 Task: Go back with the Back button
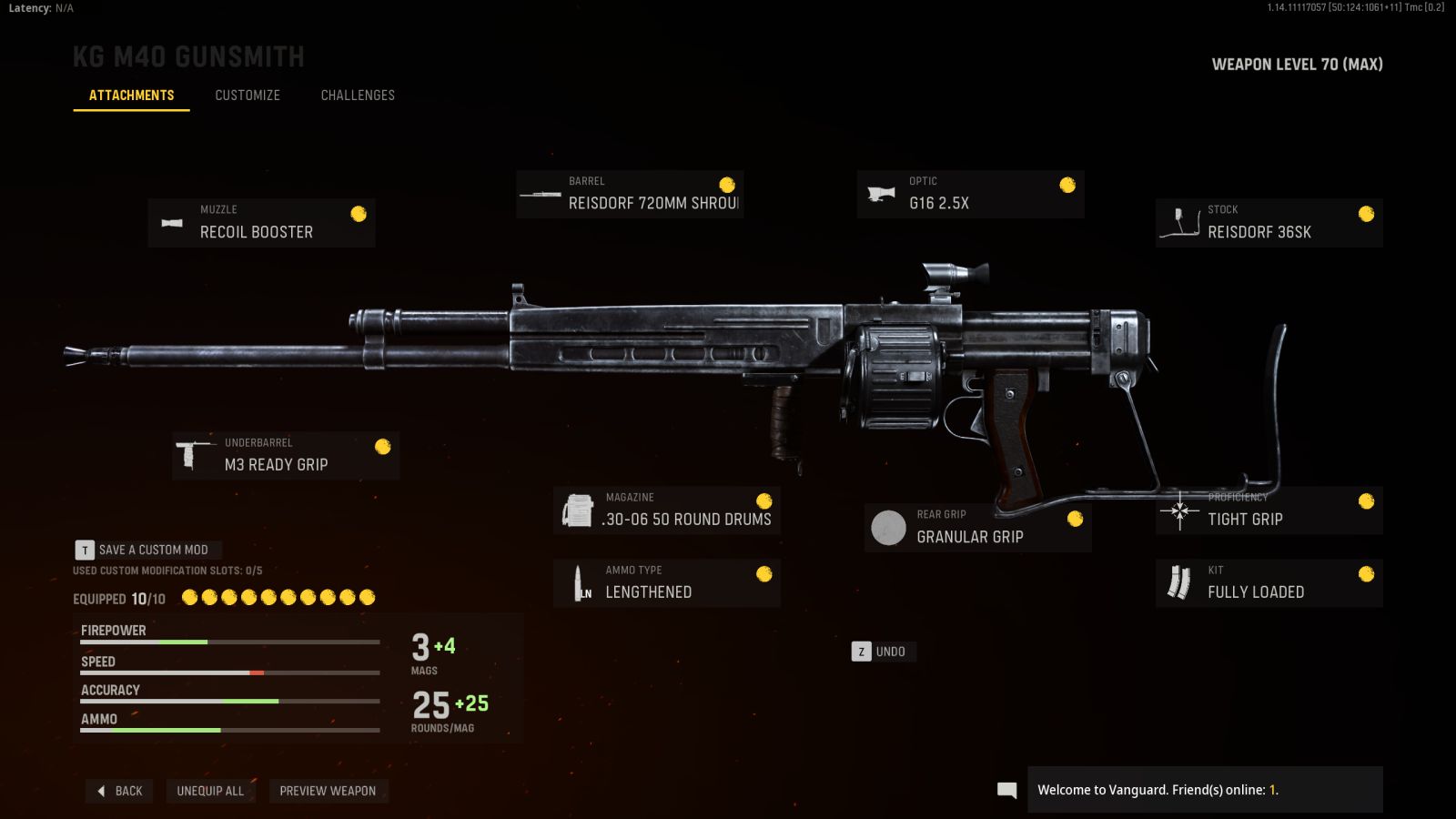tap(120, 791)
